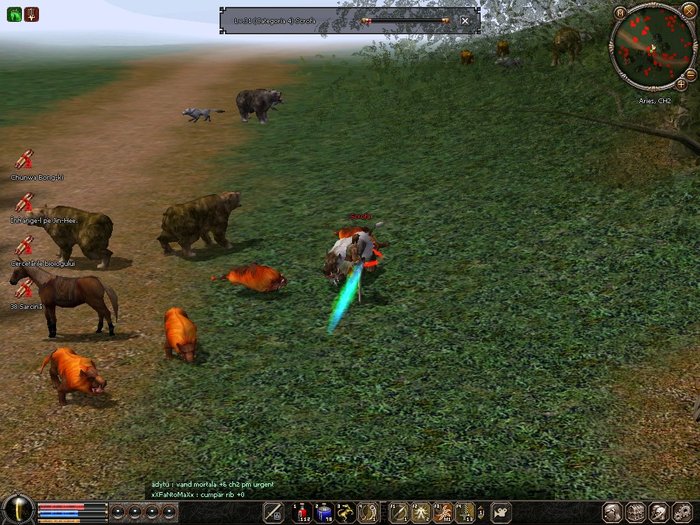The image size is (700, 525).
Task: Use the blue mana potion slot
Action: click(324, 513)
